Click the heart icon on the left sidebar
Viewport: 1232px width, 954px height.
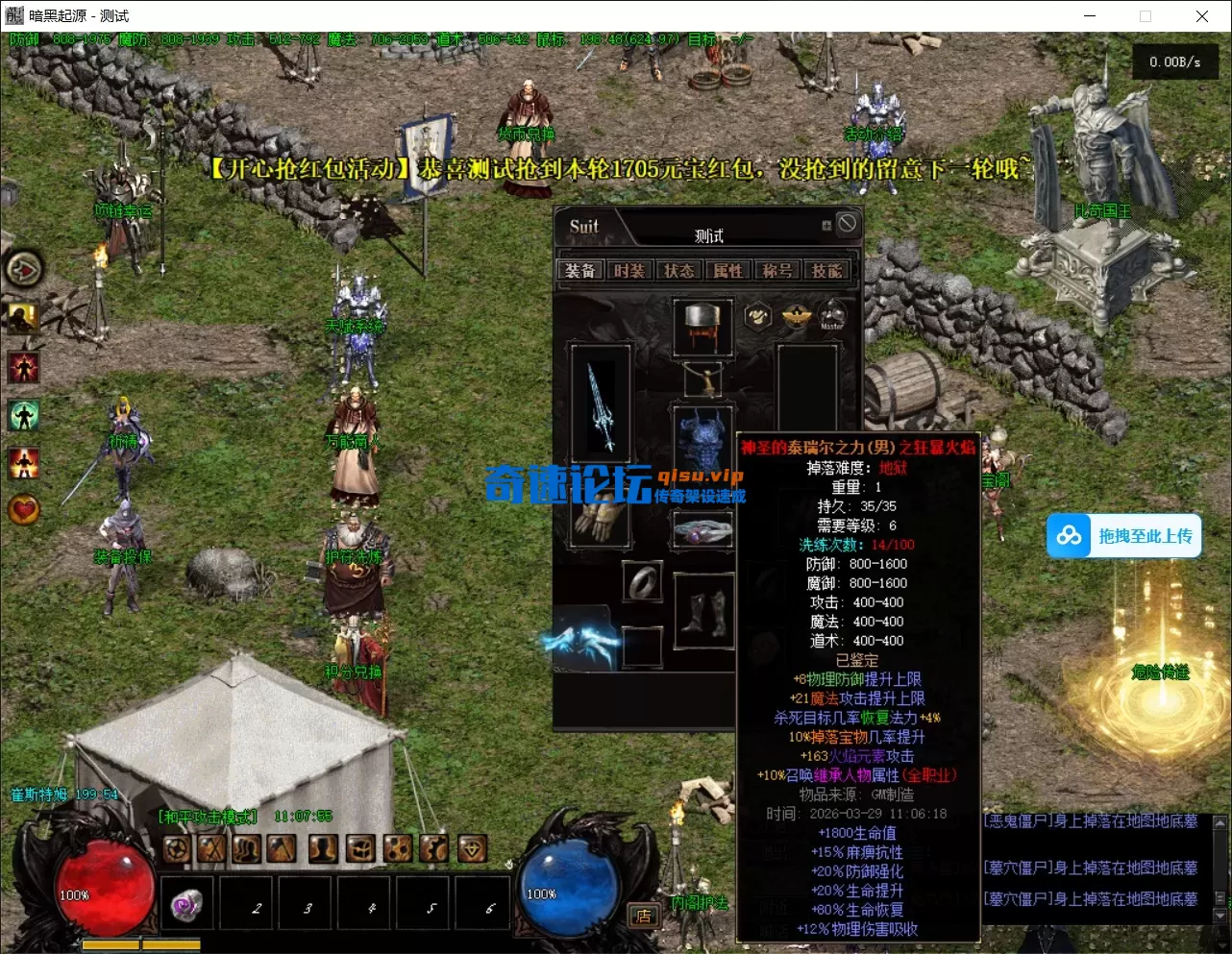click(x=23, y=509)
